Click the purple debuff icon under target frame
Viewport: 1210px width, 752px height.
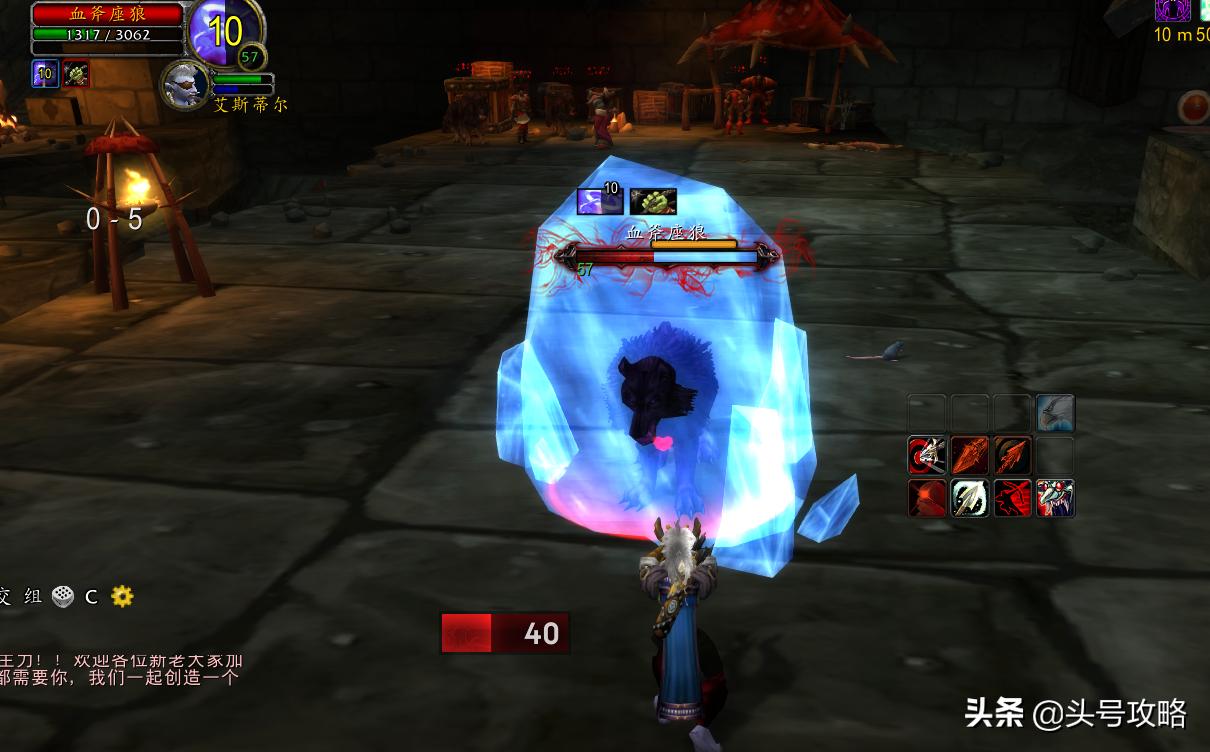pos(45,74)
